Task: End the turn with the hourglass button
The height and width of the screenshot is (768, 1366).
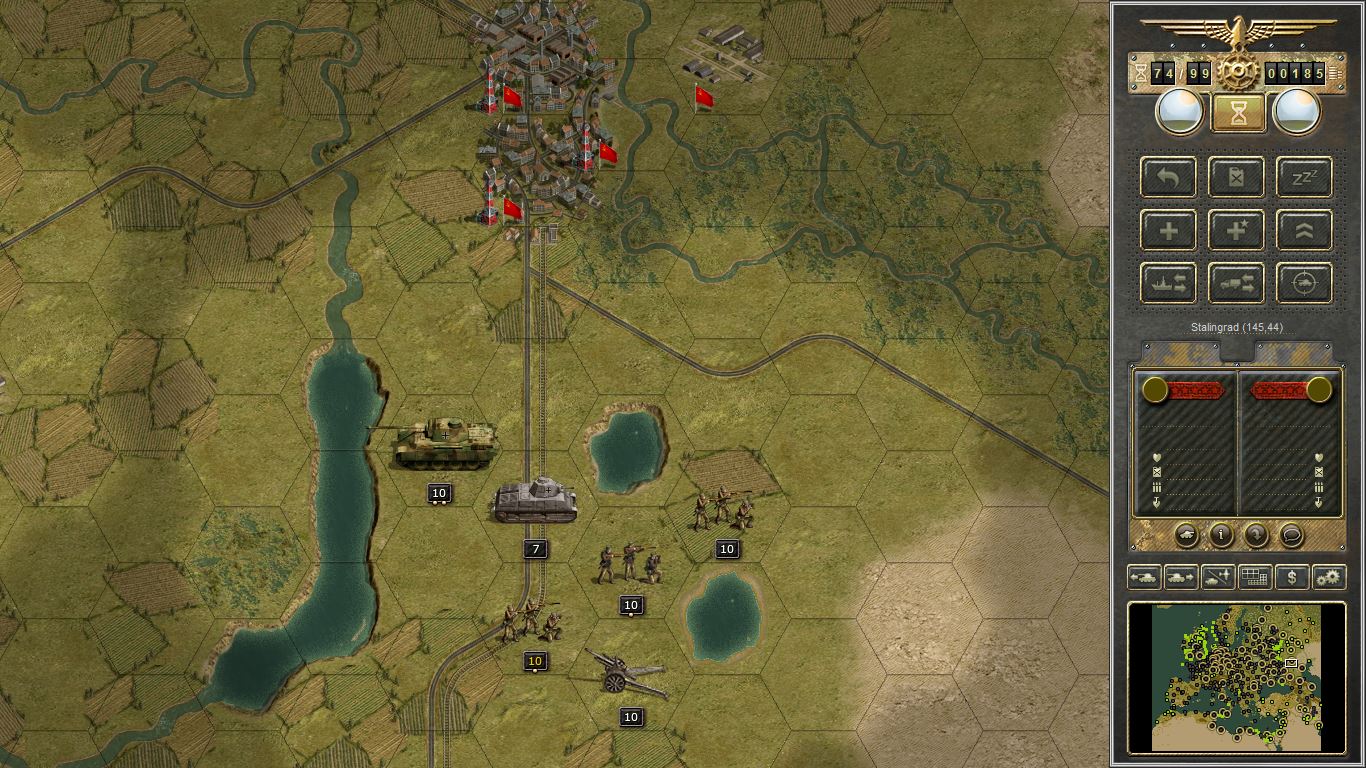Action: [1237, 111]
